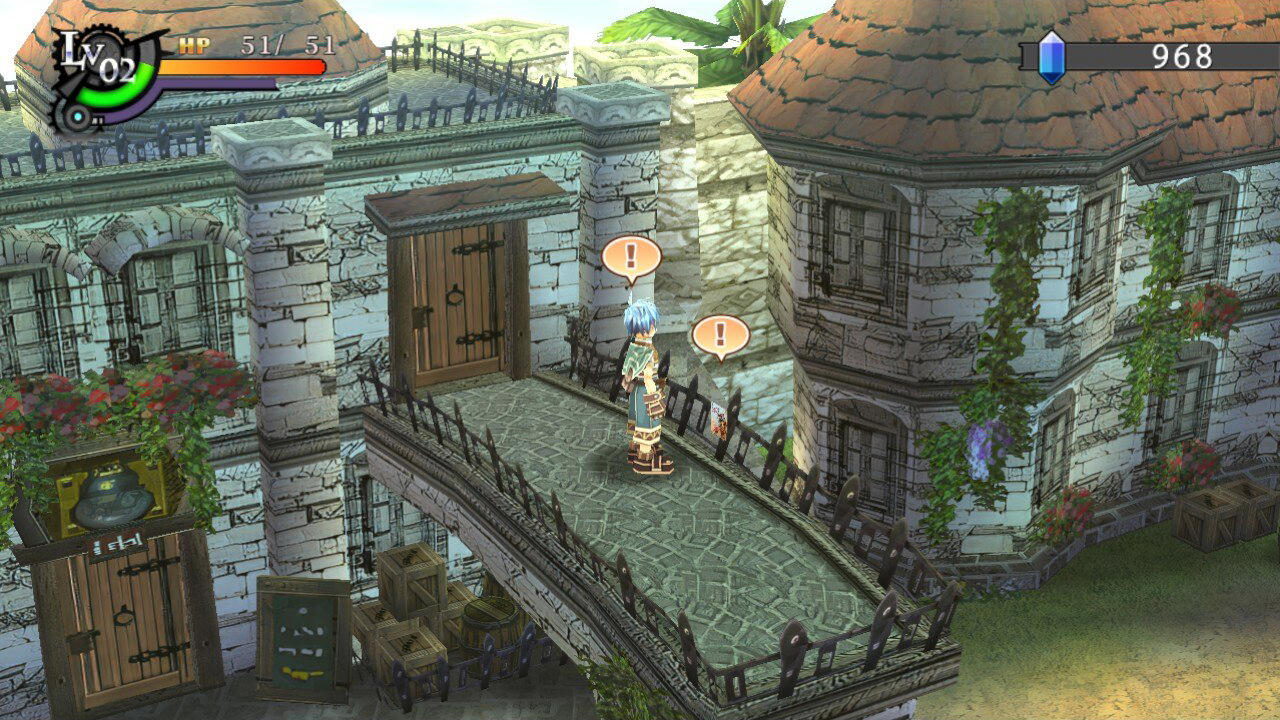This screenshot has height=720, width=1280.
Task: Select the blue-haired character on the bridge
Action: [x=644, y=385]
